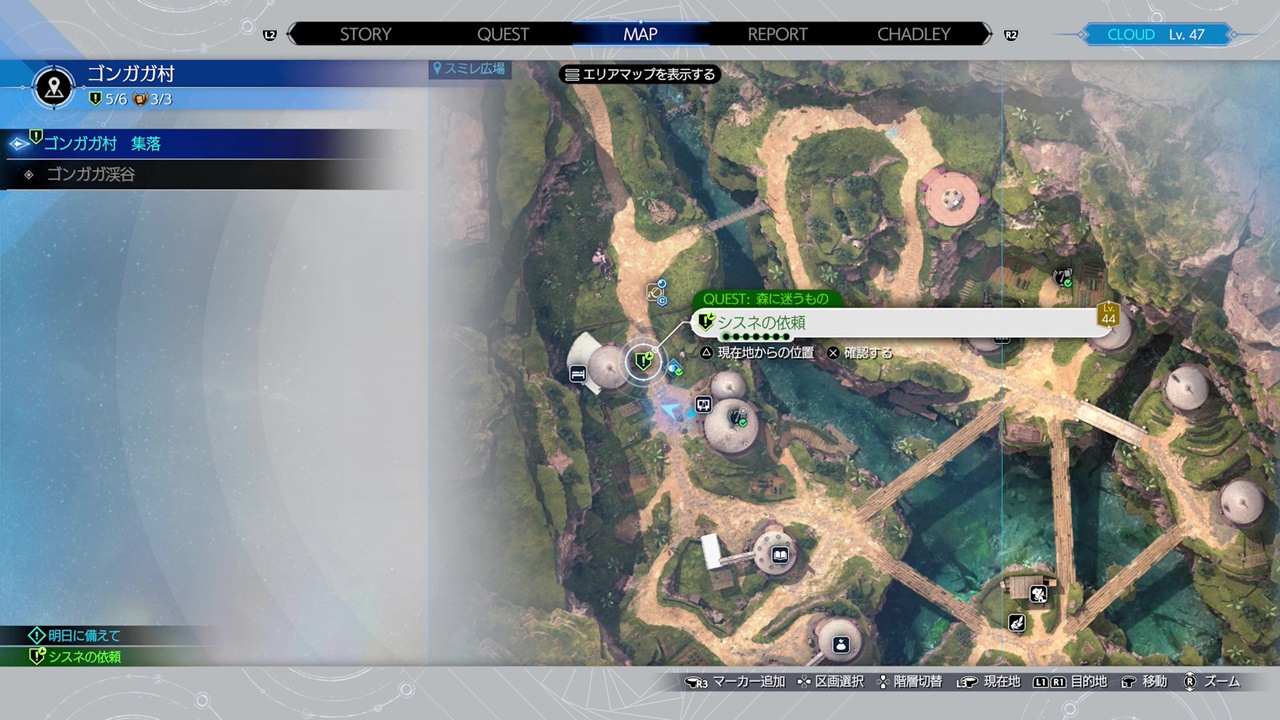Screen dimensions: 1280x720
Task: Click the chocobo stable map icon
Action: tap(1039, 595)
